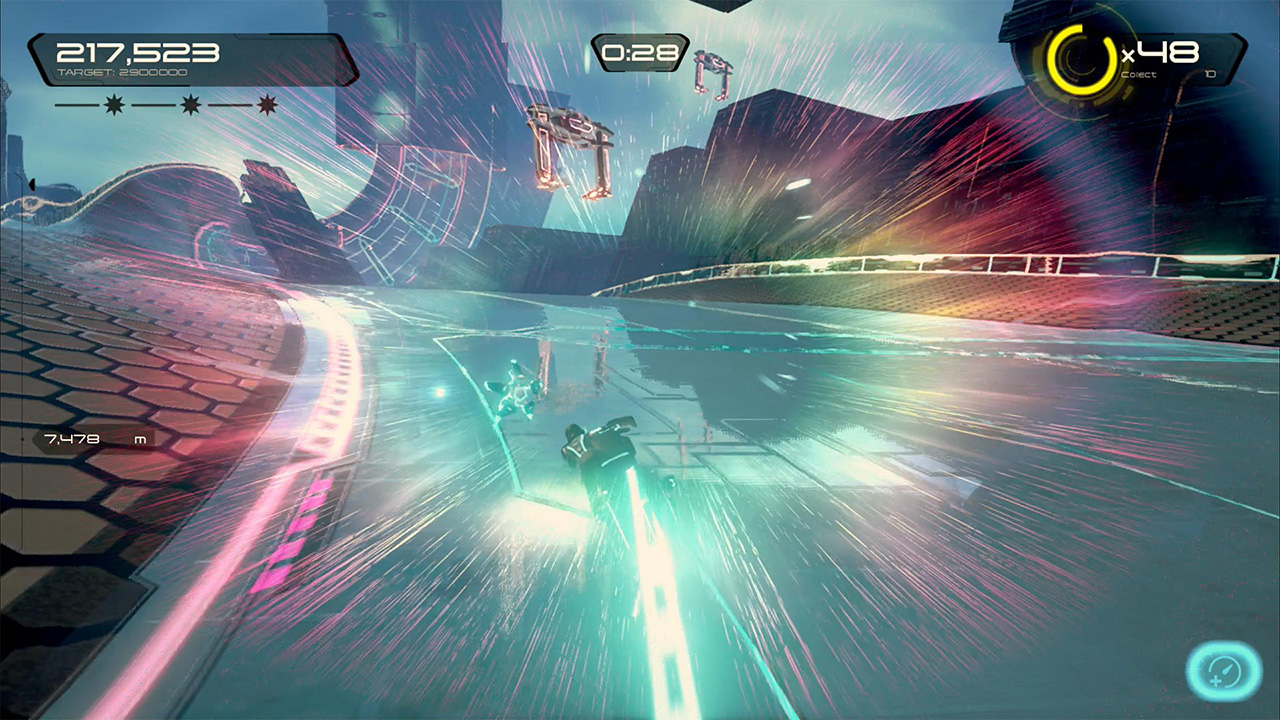This screenshot has height=720, width=1280.
Task: Click the small arrow on the left edge
Action: click(32, 184)
